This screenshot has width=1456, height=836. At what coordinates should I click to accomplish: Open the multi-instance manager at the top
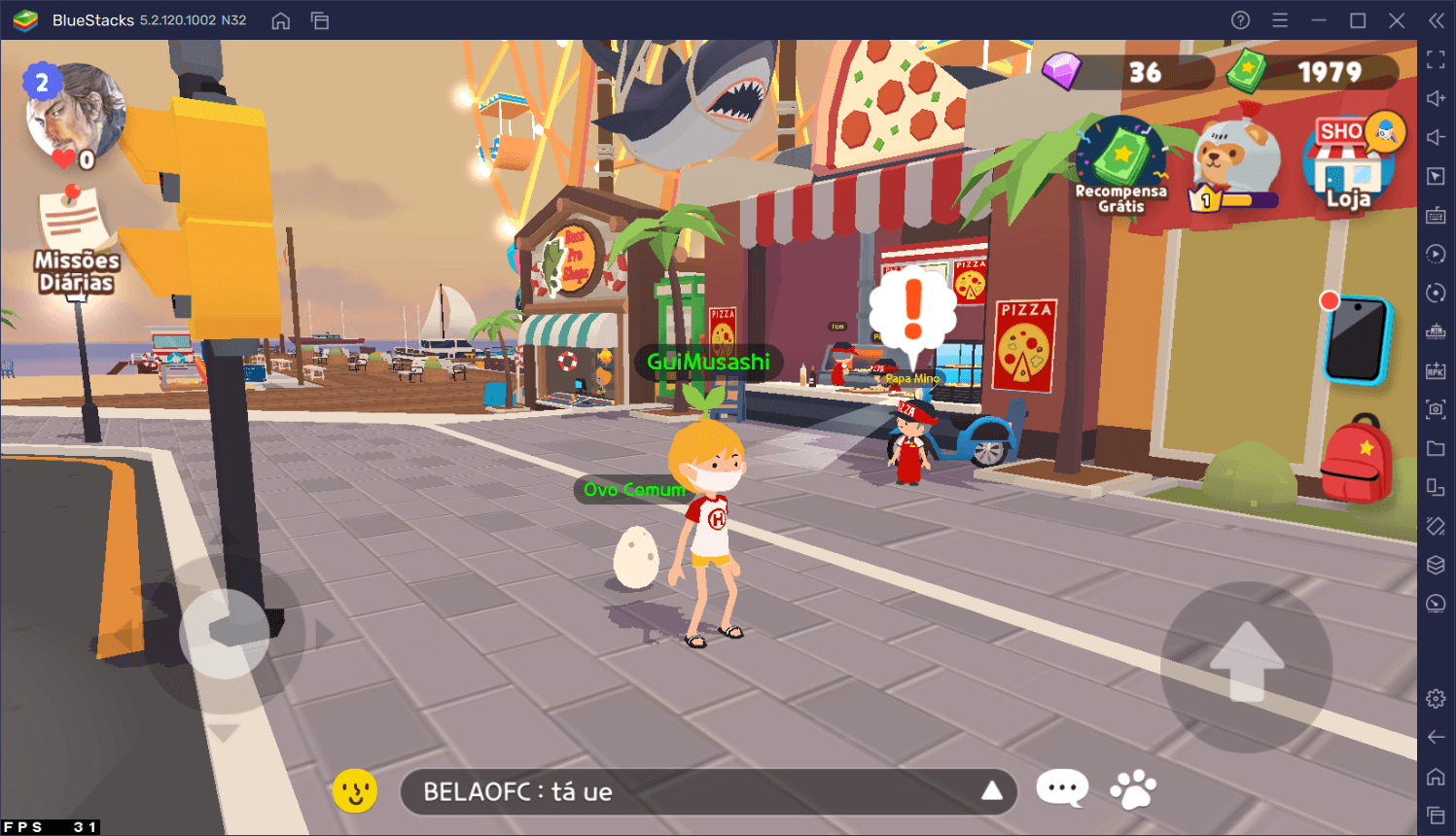(320, 19)
